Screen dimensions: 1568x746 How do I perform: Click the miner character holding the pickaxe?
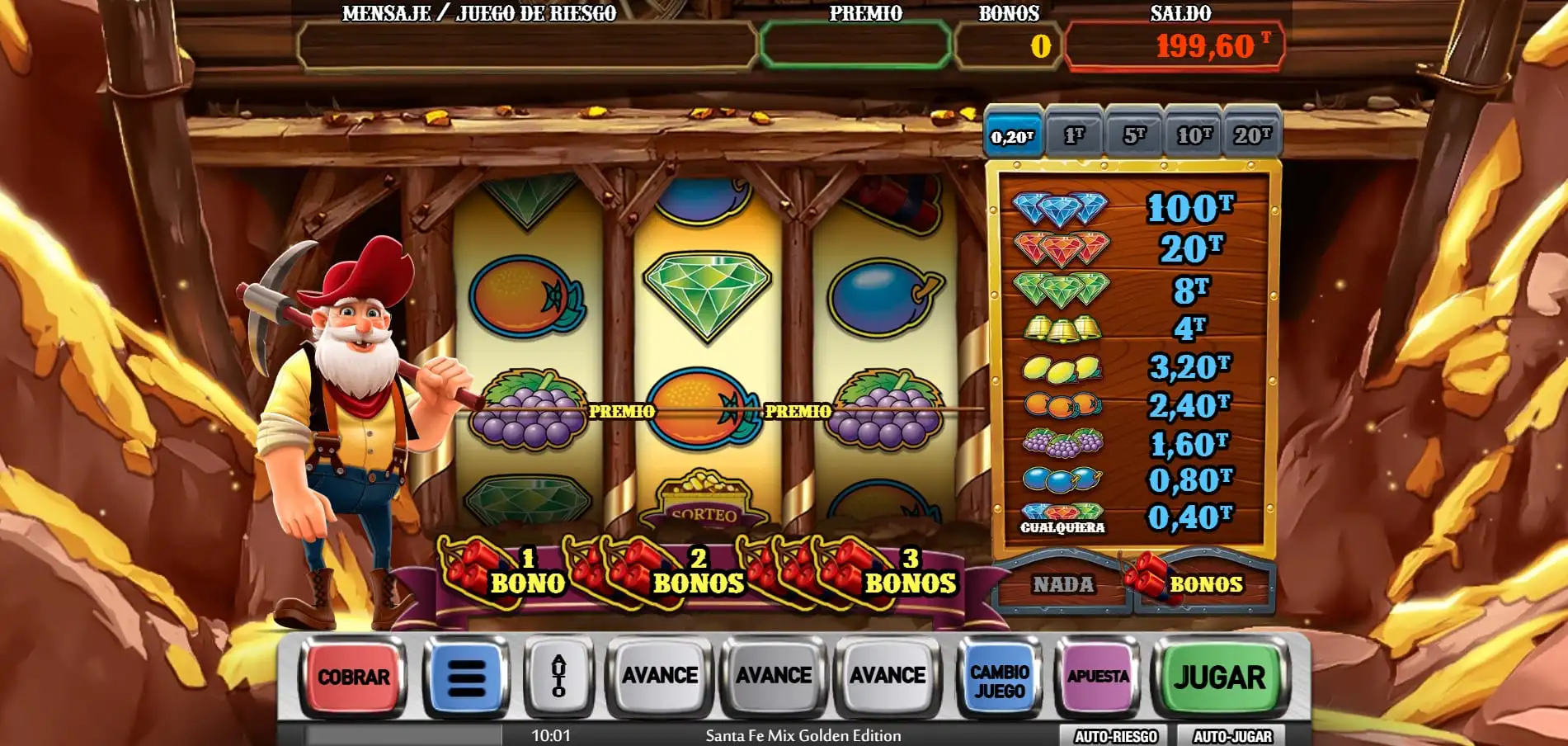coord(355,429)
